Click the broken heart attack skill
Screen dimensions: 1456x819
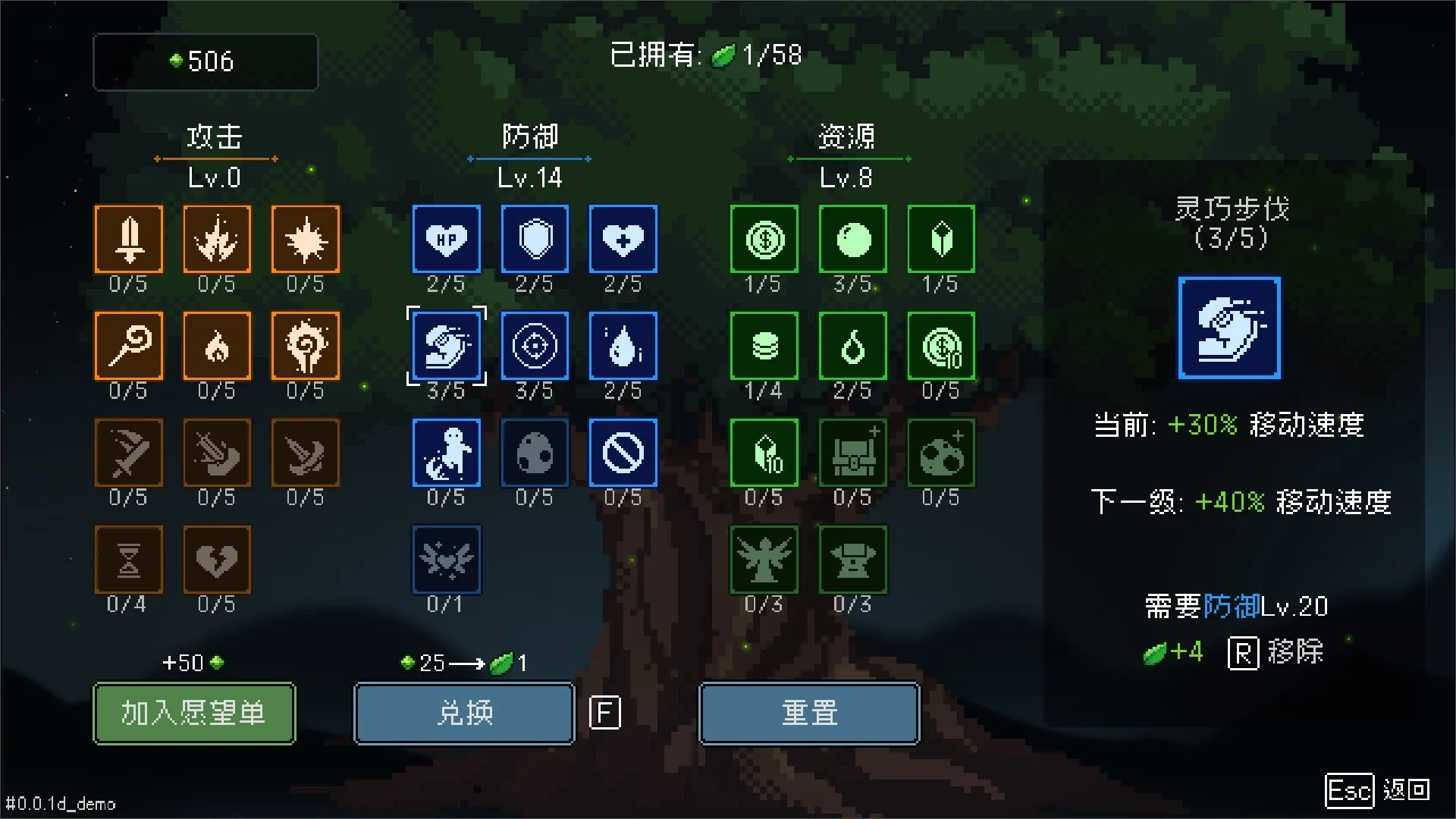click(x=217, y=559)
